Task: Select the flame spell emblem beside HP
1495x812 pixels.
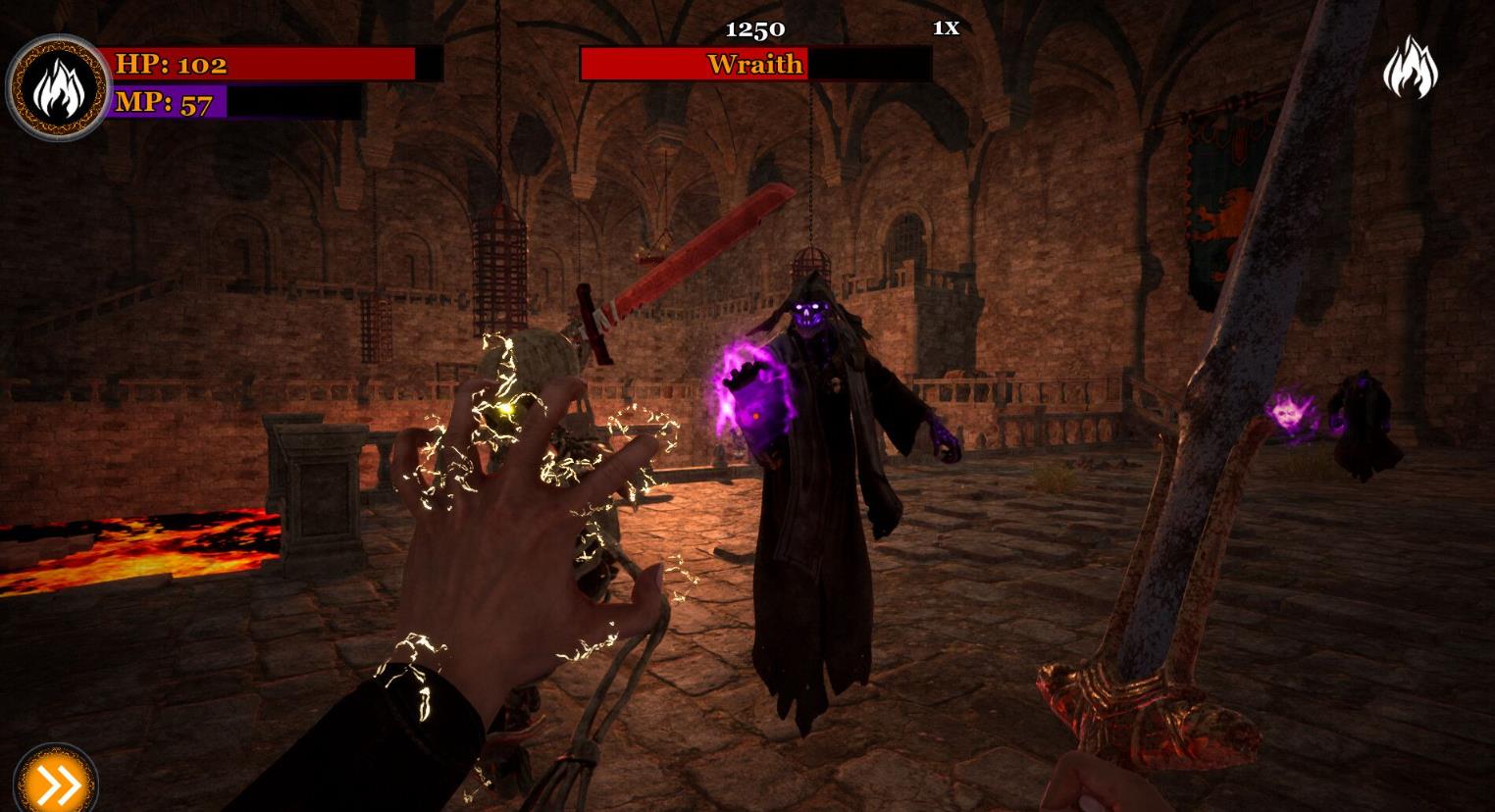Action: tap(59, 87)
